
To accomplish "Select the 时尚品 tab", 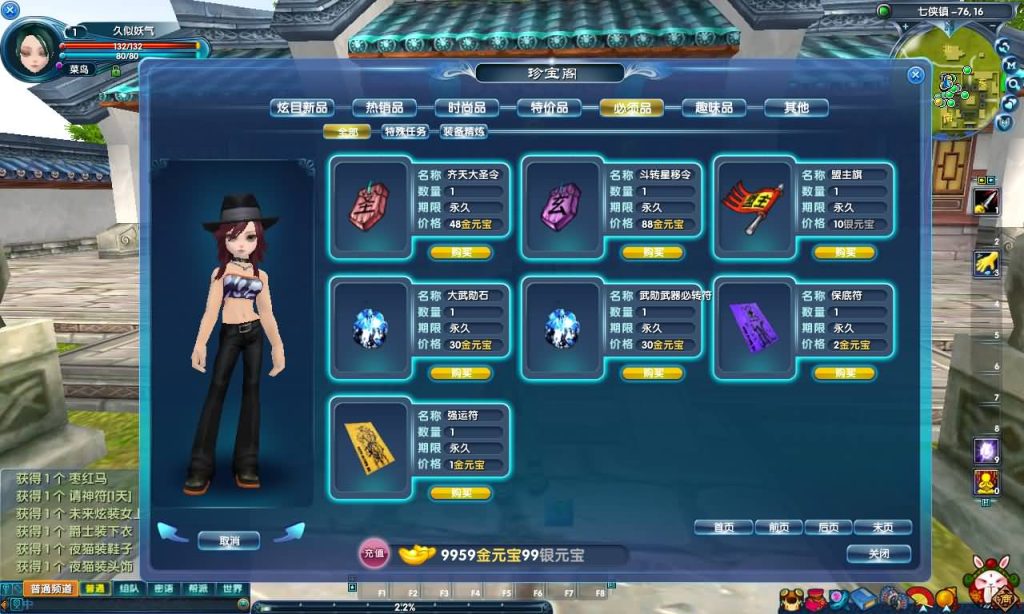I will pyautogui.click(x=467, y=108).
